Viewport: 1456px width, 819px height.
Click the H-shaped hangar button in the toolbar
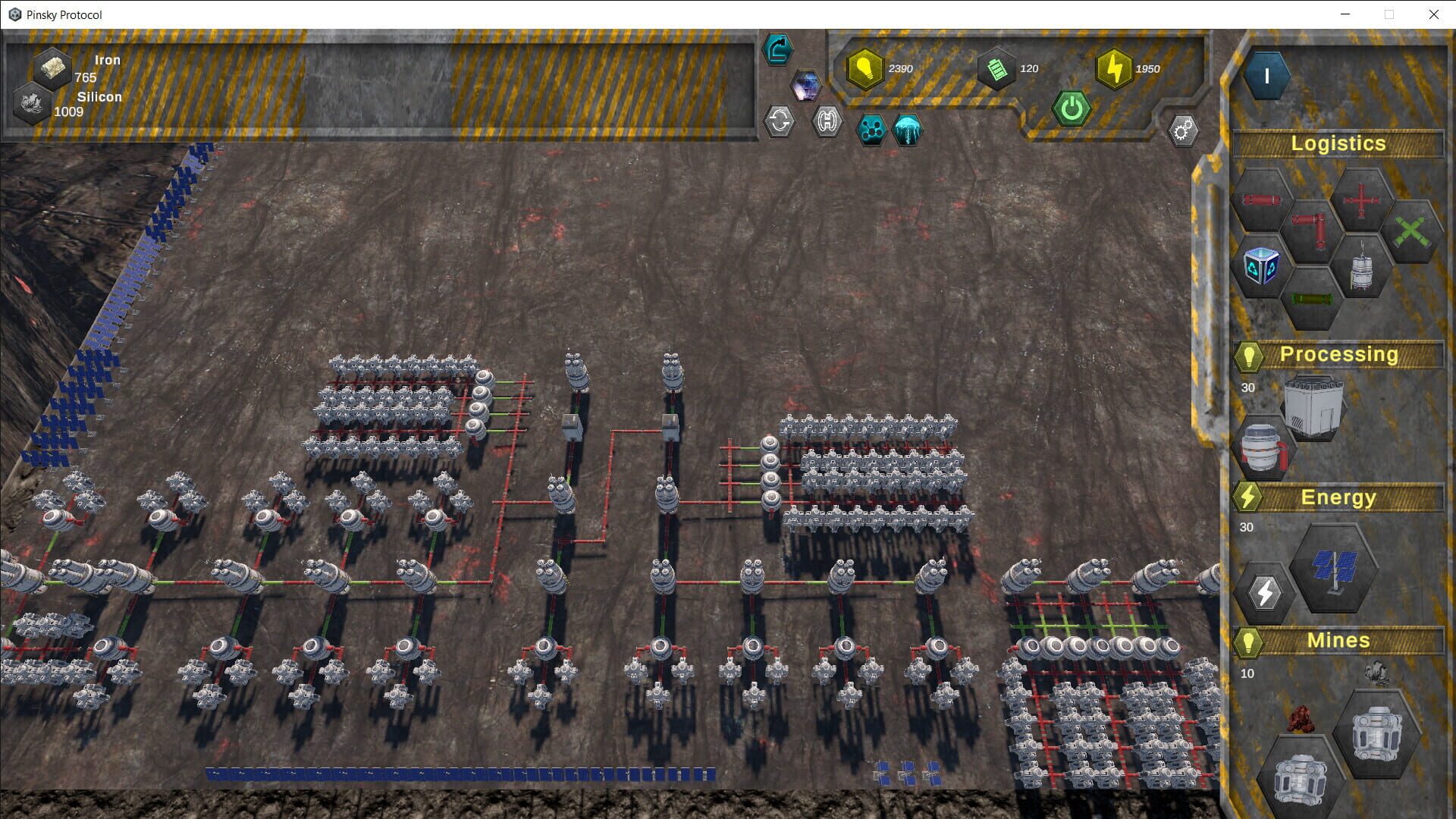[828, 121]
